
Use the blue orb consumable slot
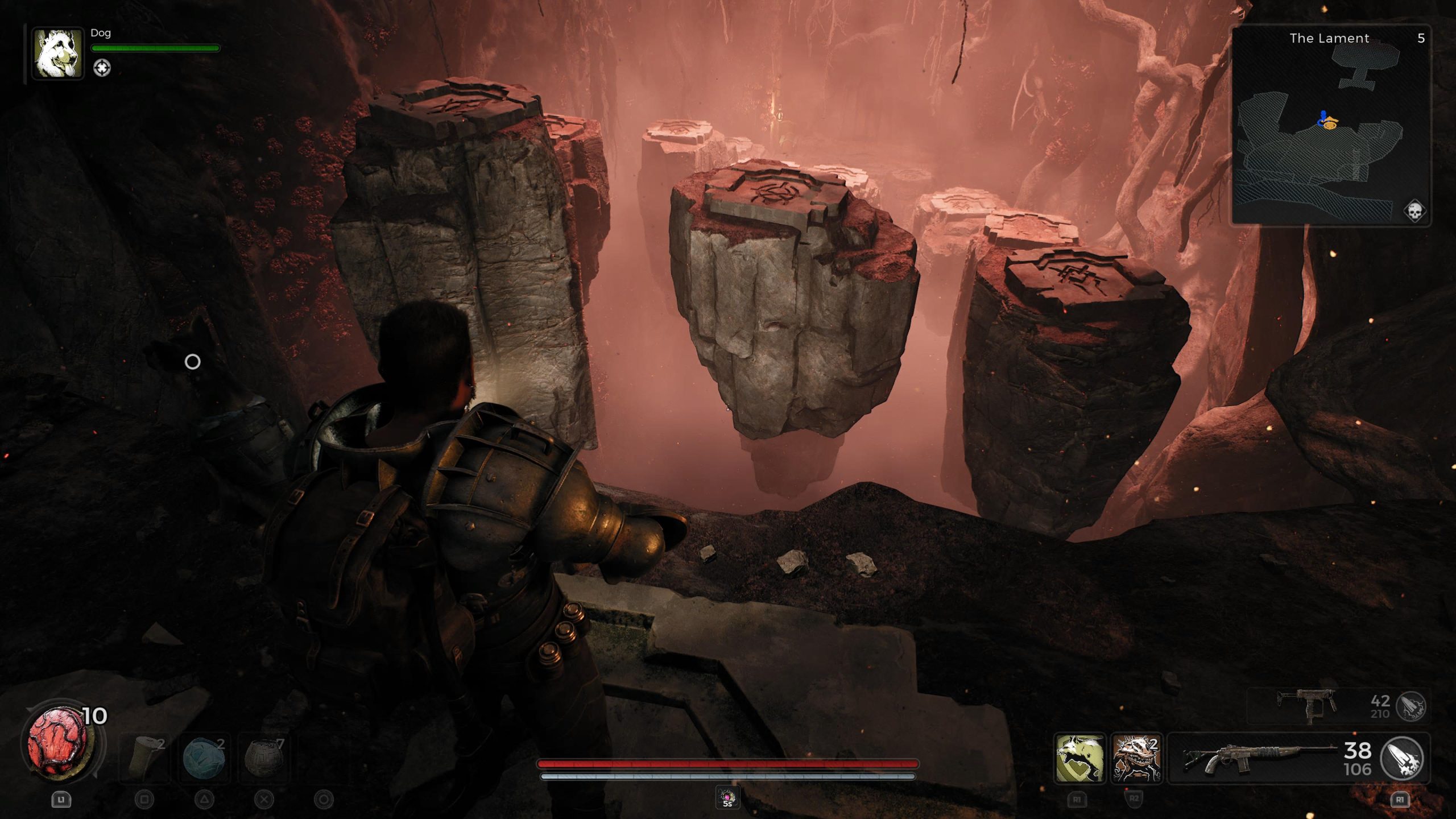pyautogui.click(x=204, y=757)
